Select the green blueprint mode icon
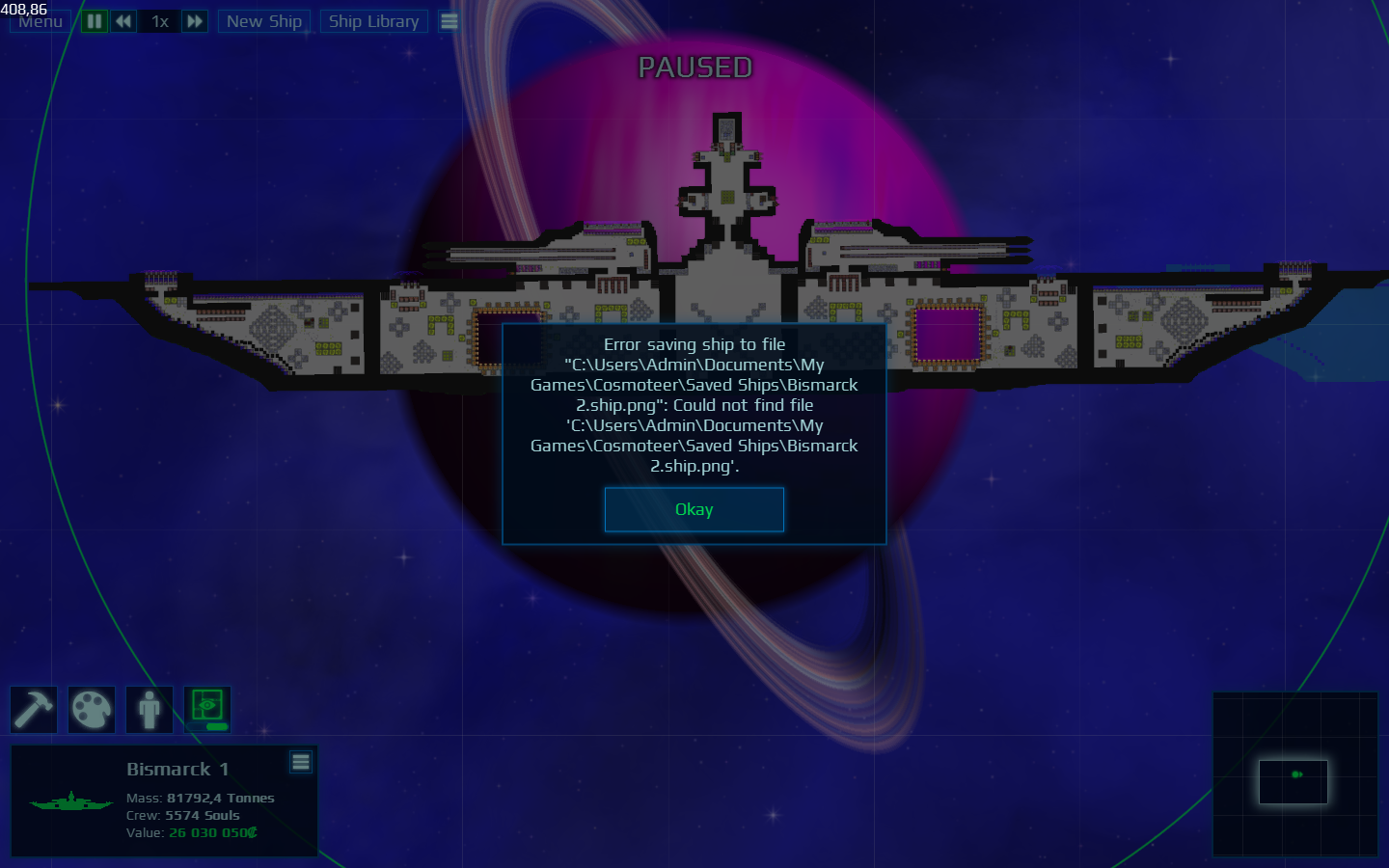The width and height of the screenshot is (1389, 868). 207,710
